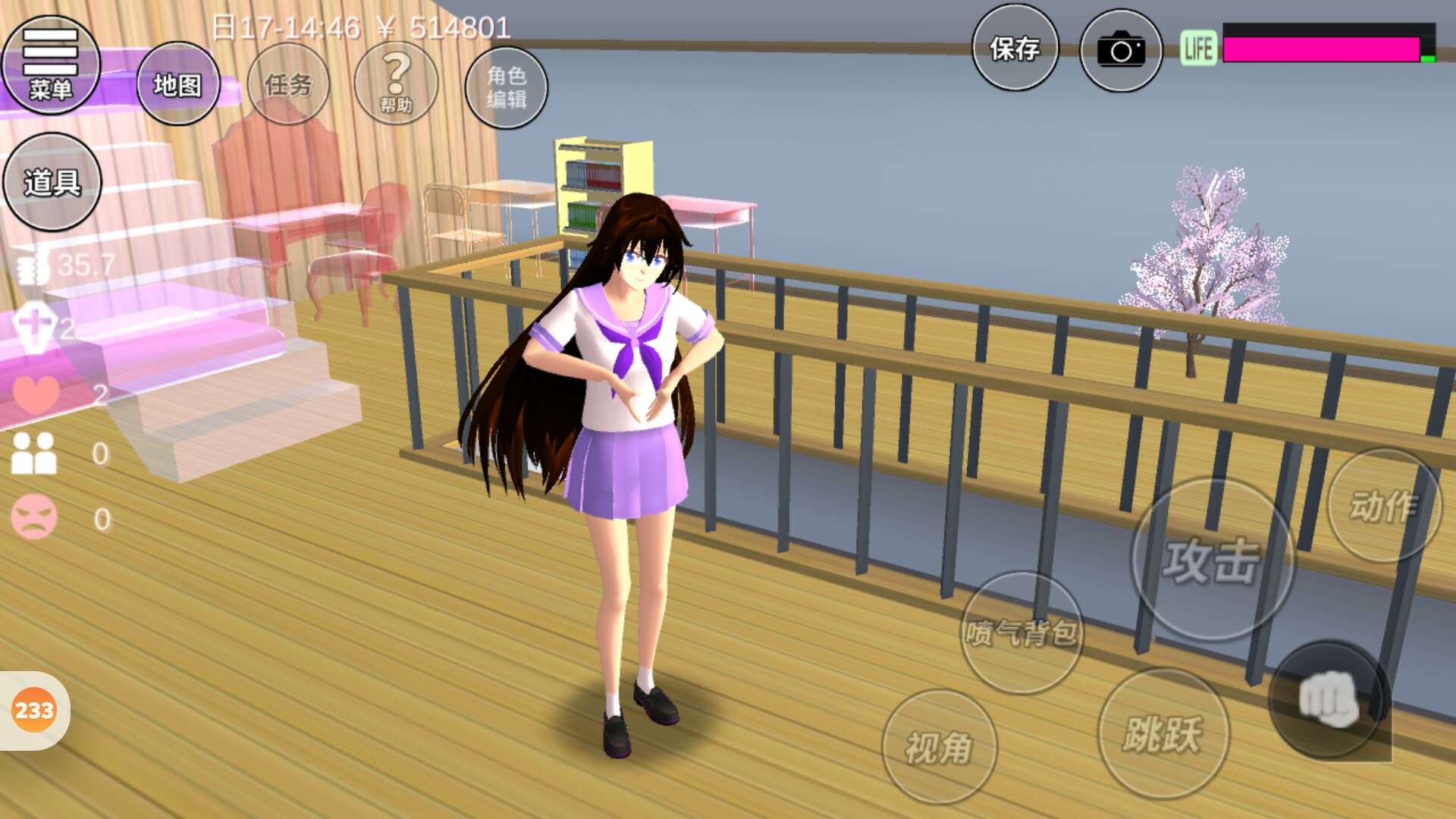1456x819 pixels.
Task: Activate the 喷气背包 jetpack button
Action: 1021,632
